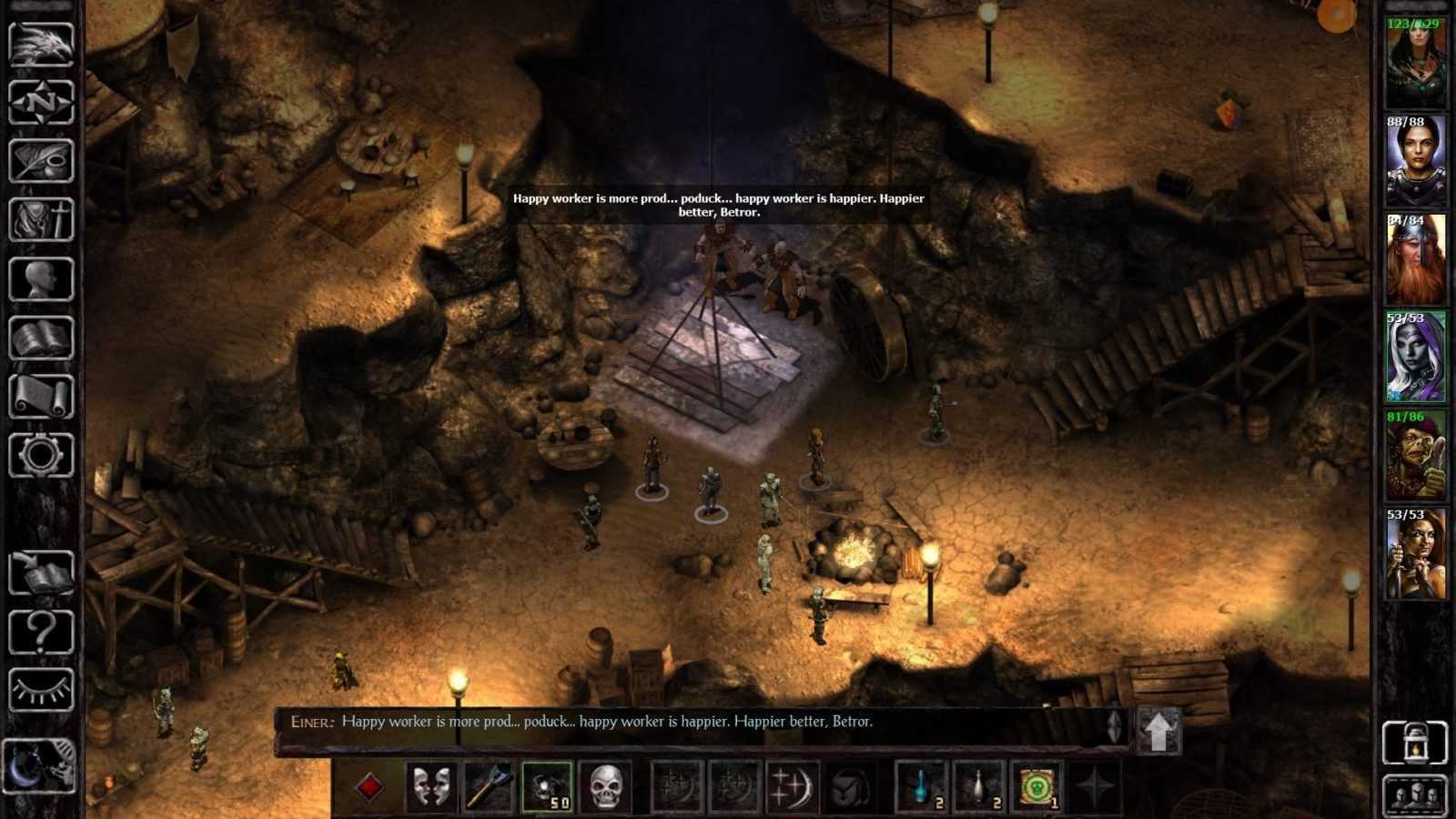Click the question mark help button
This screenshot has width=1456, height=819.
[41, 632]
